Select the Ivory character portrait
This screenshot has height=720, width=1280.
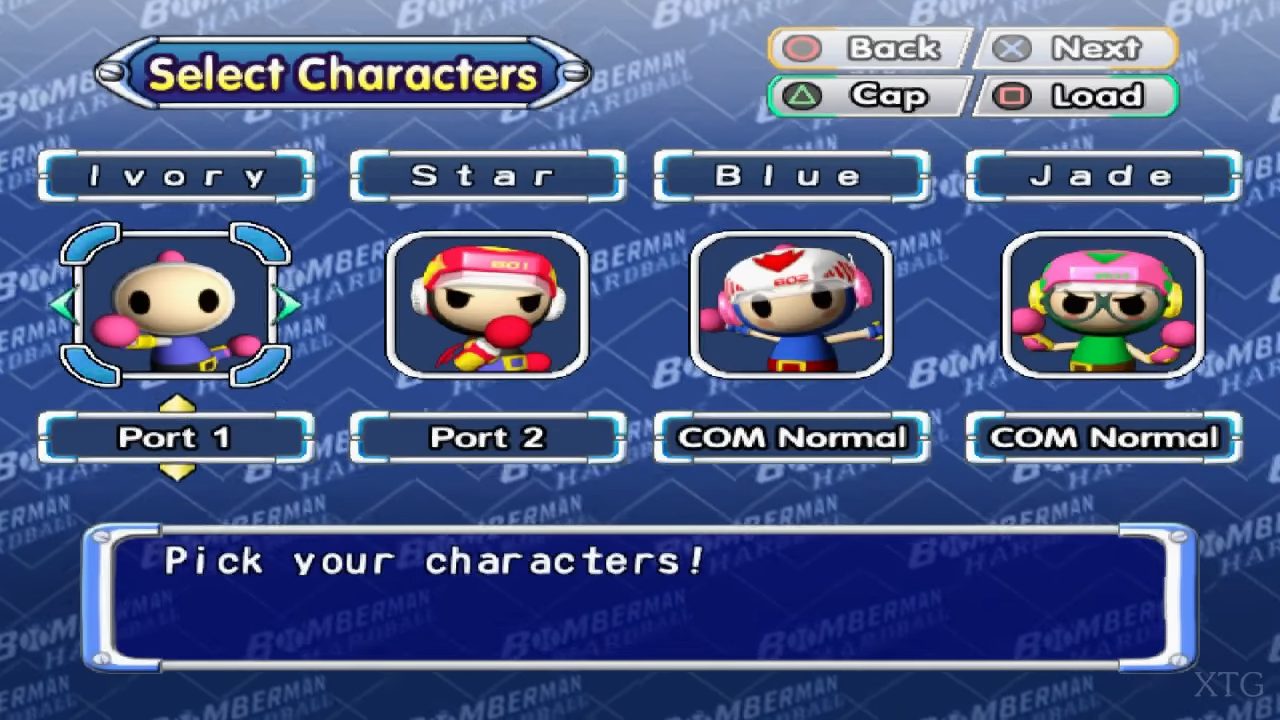176,304
